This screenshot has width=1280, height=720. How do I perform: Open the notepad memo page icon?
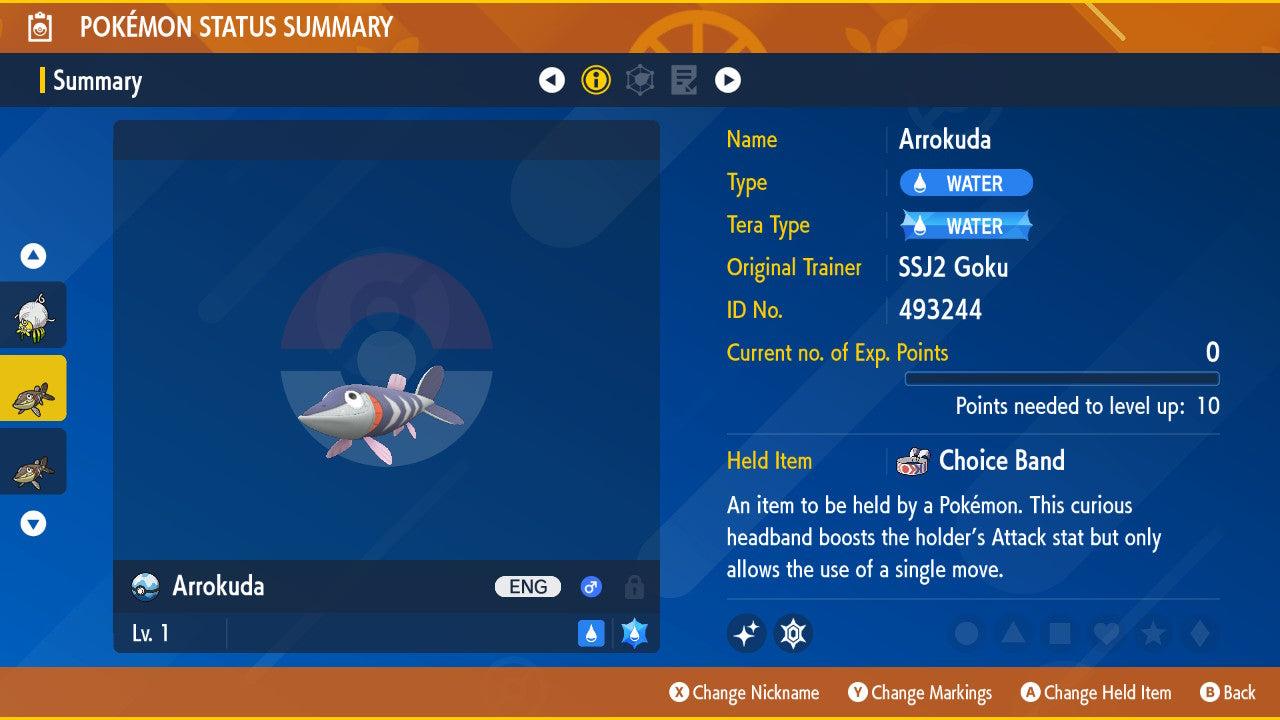click(684, 80)
